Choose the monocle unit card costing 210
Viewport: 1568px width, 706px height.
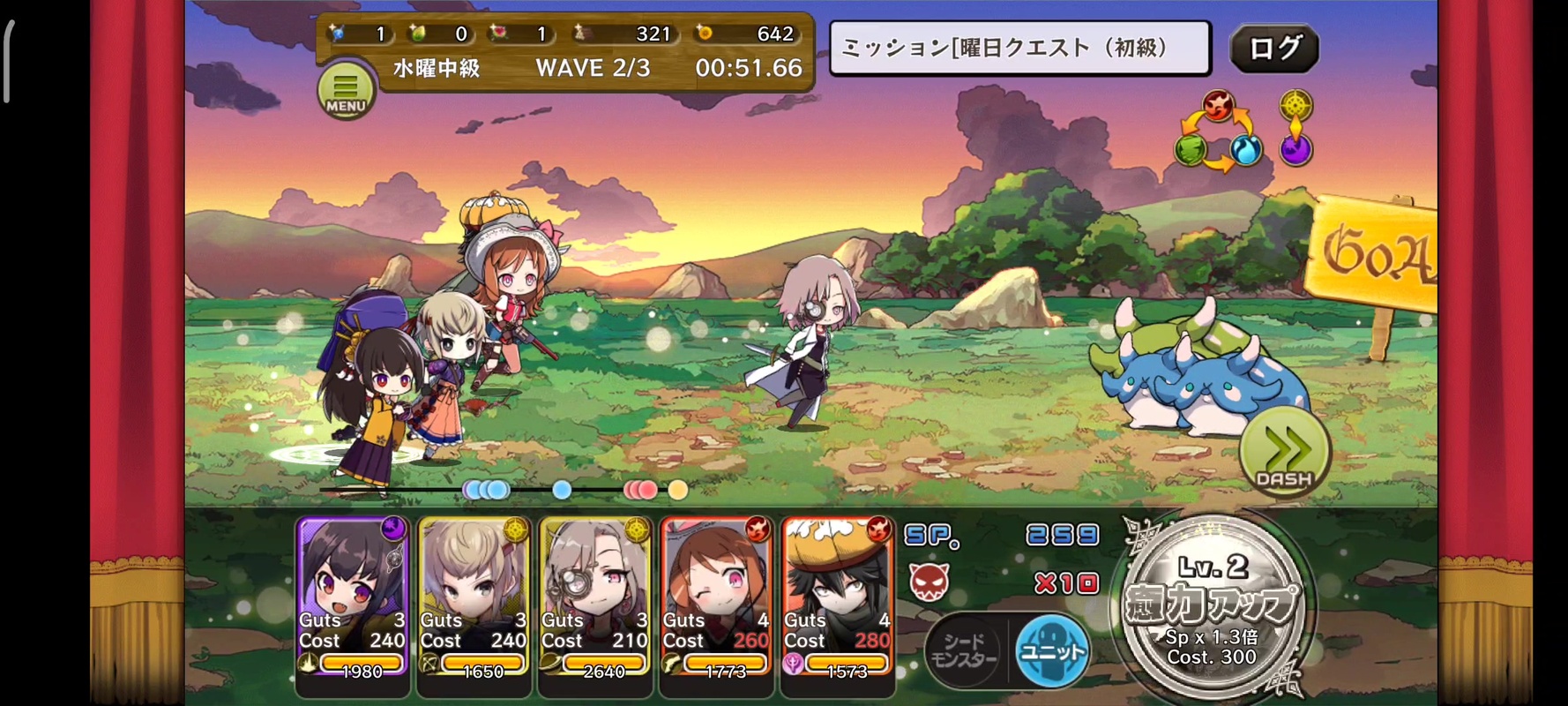pos(595,600)
